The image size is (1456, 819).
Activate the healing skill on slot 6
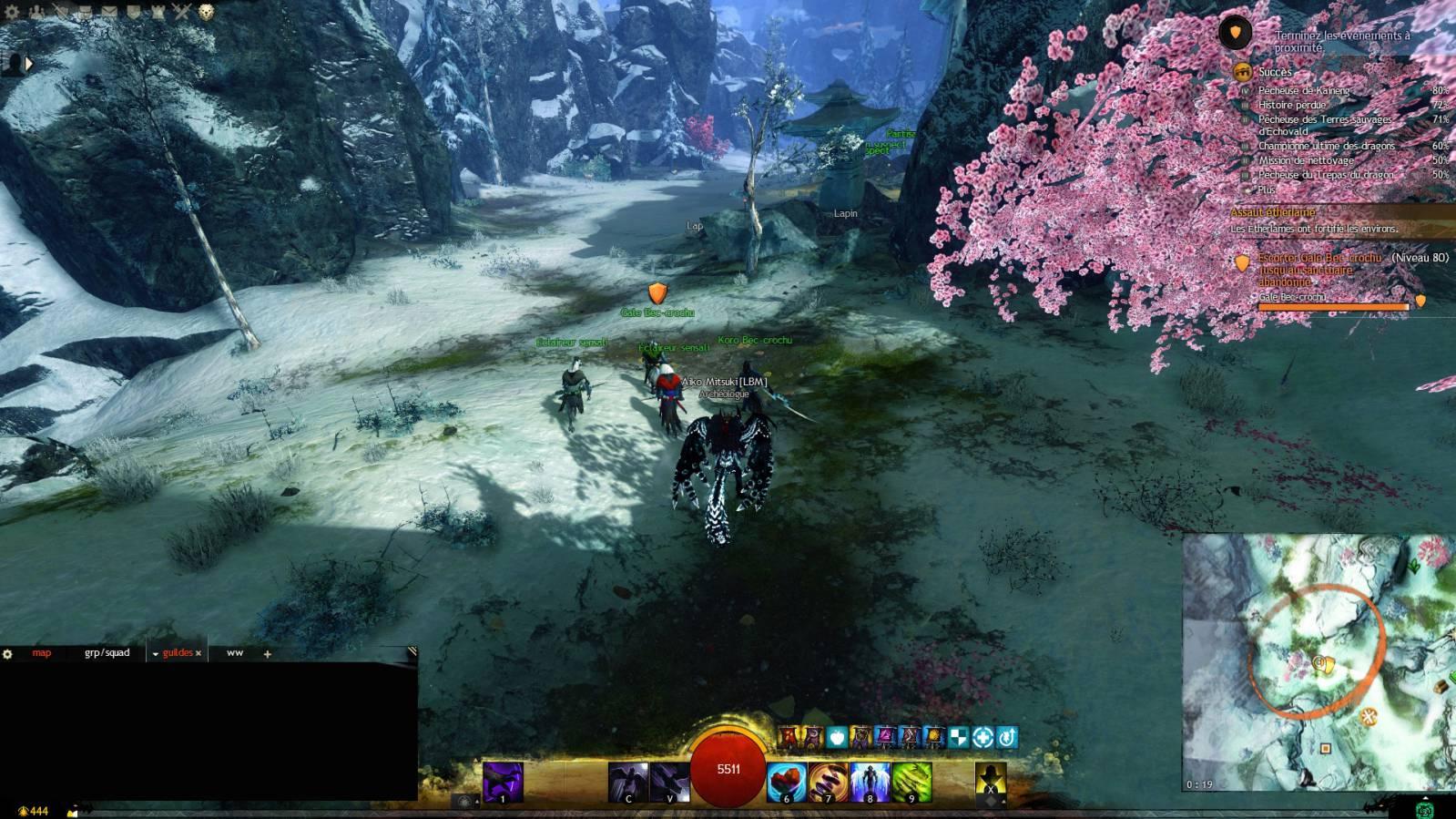pyautogui.click(x=786, y=782)
